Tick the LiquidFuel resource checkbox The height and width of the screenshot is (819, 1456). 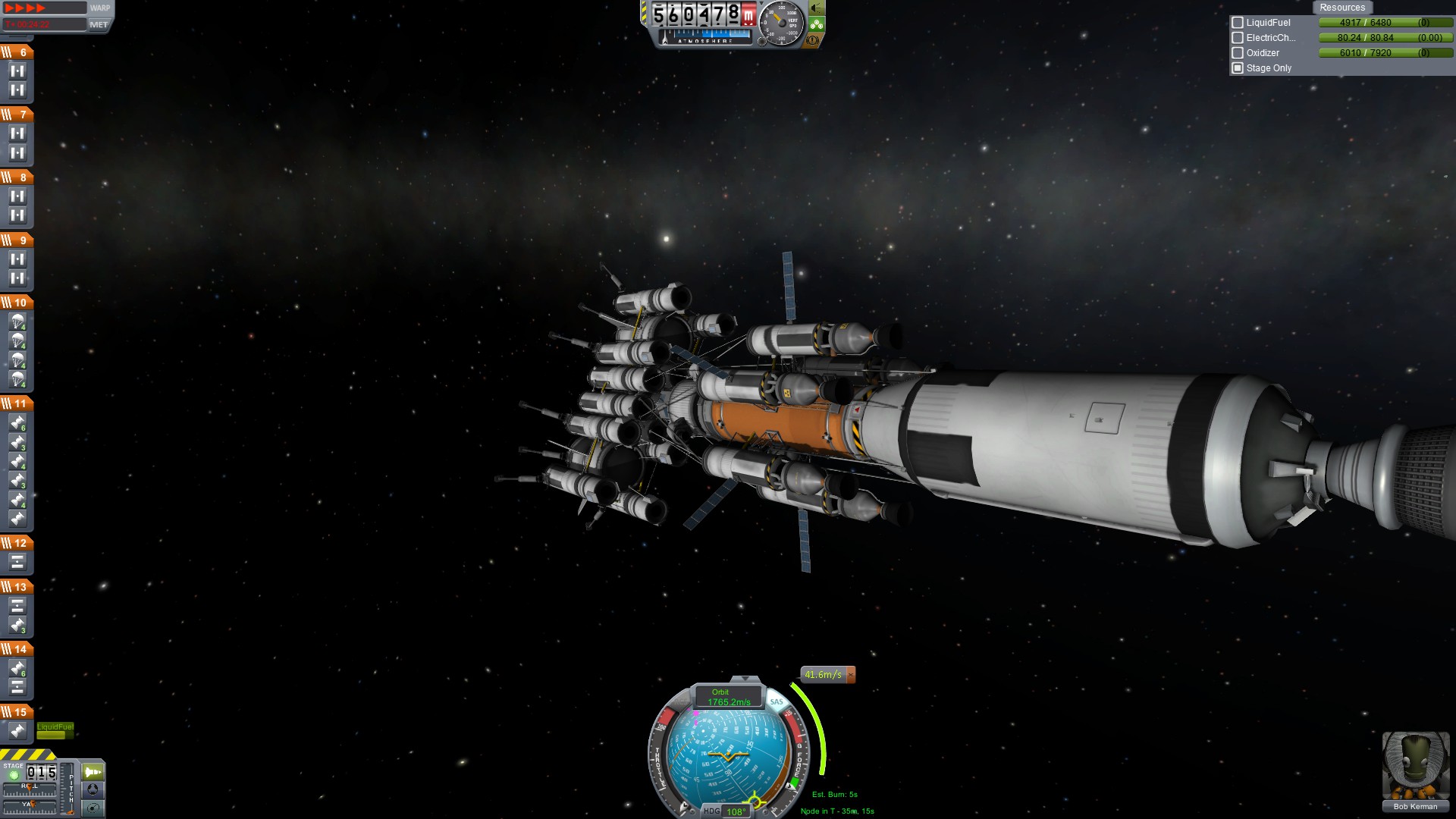pos(1238,23)
